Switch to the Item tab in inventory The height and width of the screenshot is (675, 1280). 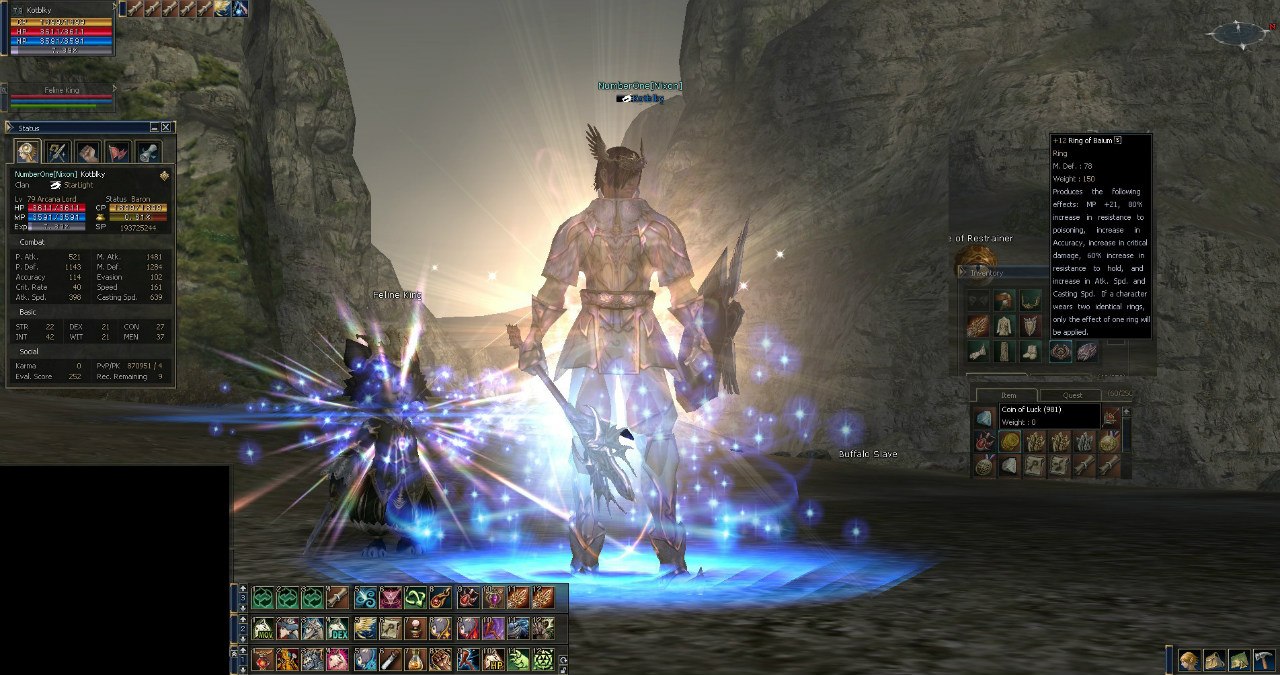[x=1008, y=395]
